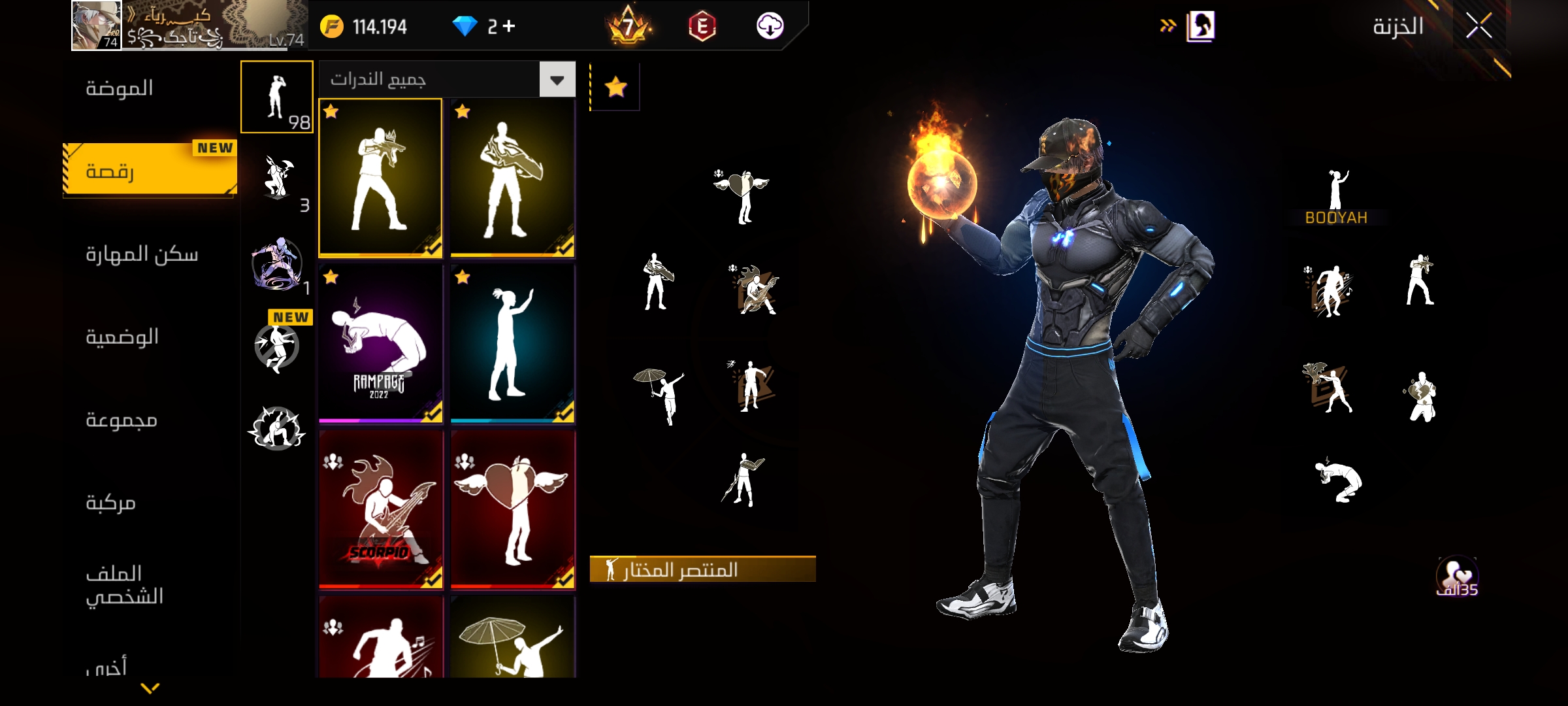Open the سكن المهارة (Skill Skin) tab
This screenshot has width=1568, height=706.
point(142,254)
